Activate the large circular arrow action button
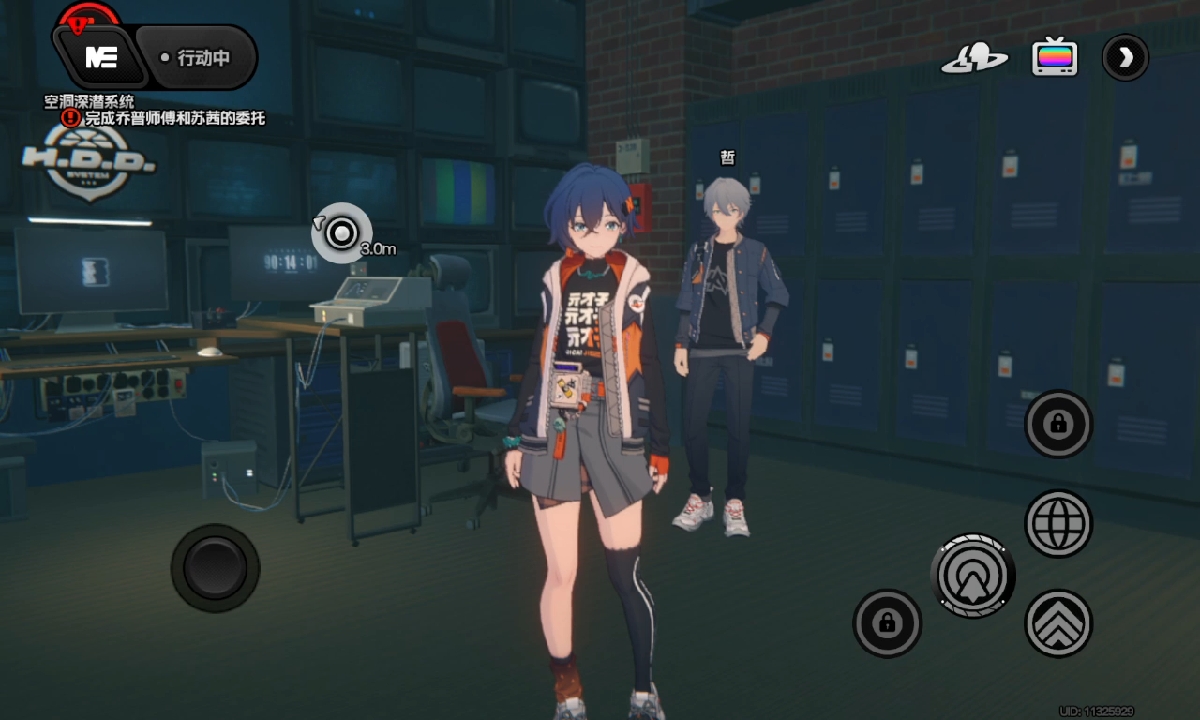 click(x=973, y=575)
